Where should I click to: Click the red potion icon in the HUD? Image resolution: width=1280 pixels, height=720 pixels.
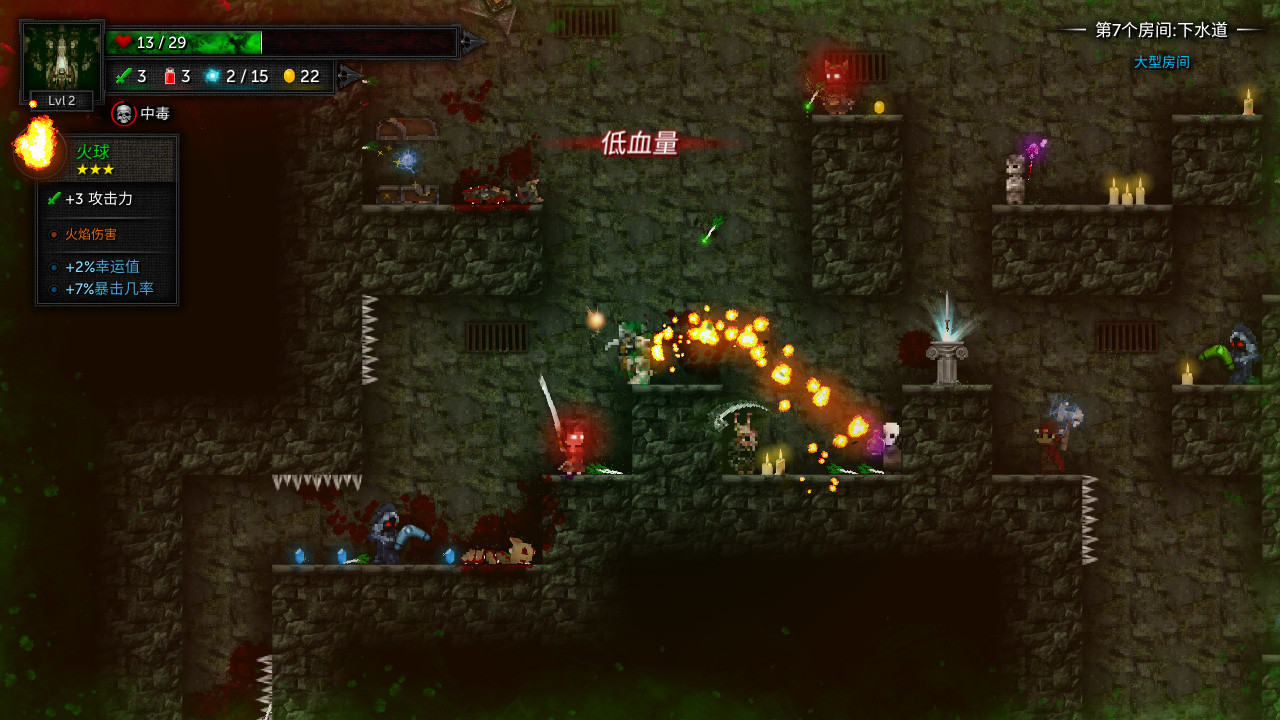click(x=170, y=76)
